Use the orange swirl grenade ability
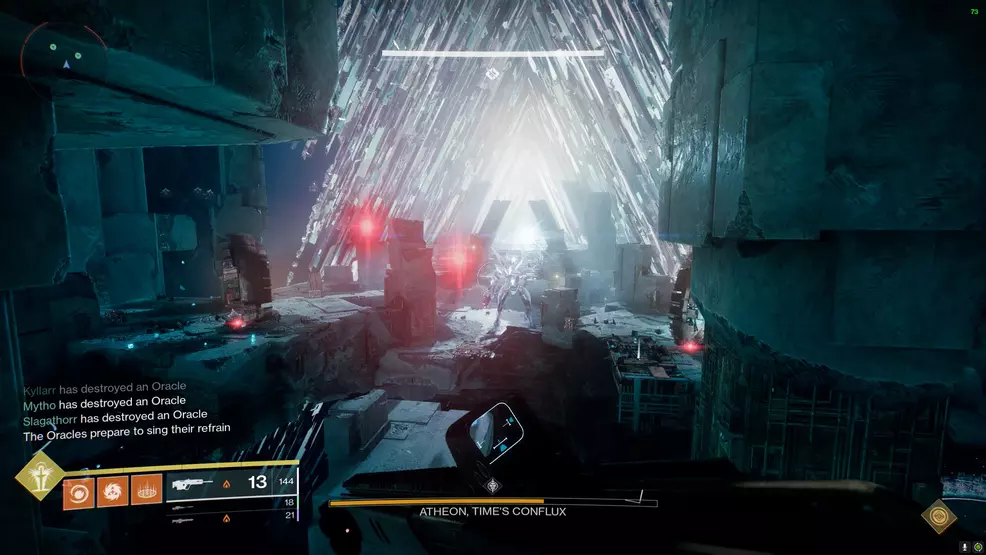Image resolution: width=986 pixels, height=555 pixels. [x=78, y=491]
